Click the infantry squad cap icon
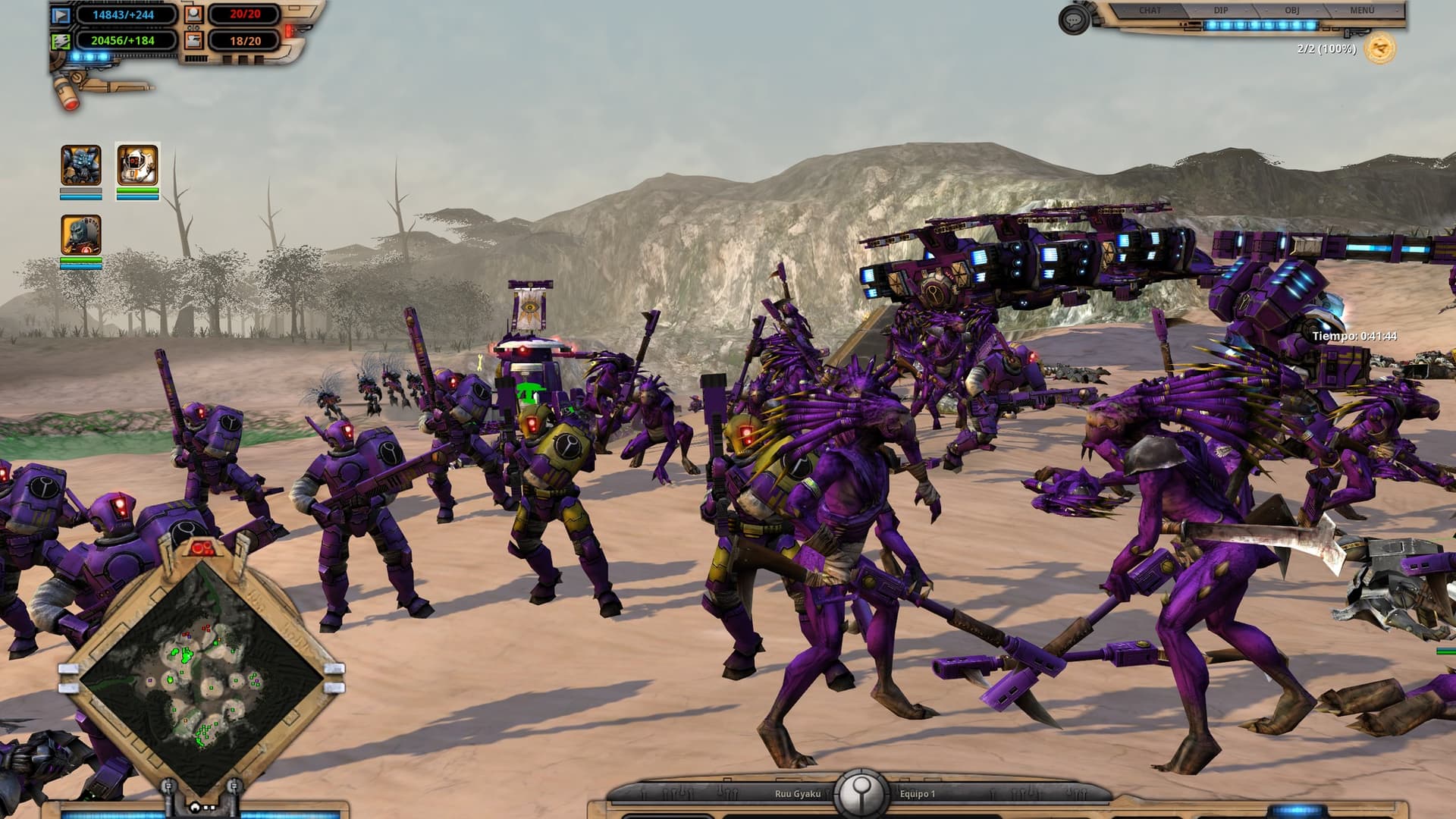Image resolution: width=1456 pixels, height=819 pixels. click(x=195, y=14)
